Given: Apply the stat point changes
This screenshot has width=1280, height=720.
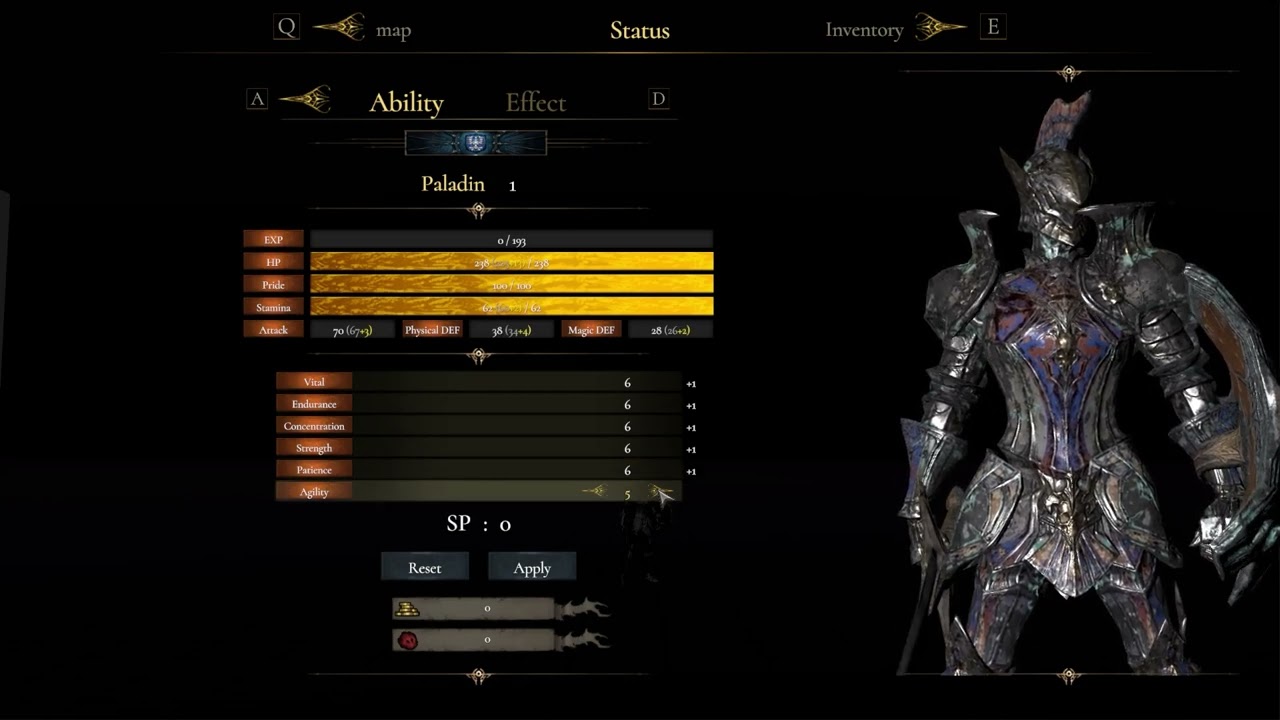Looking at the screenshot, I should point(532,568).
